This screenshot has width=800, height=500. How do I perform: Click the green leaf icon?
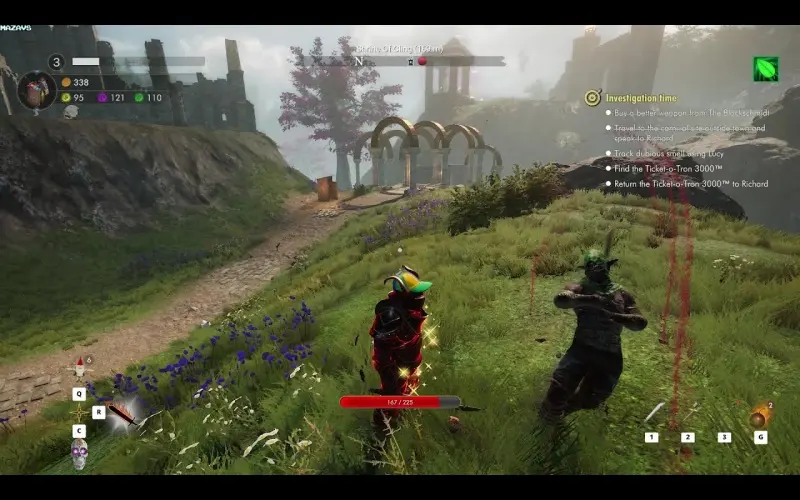click(766, 68)
